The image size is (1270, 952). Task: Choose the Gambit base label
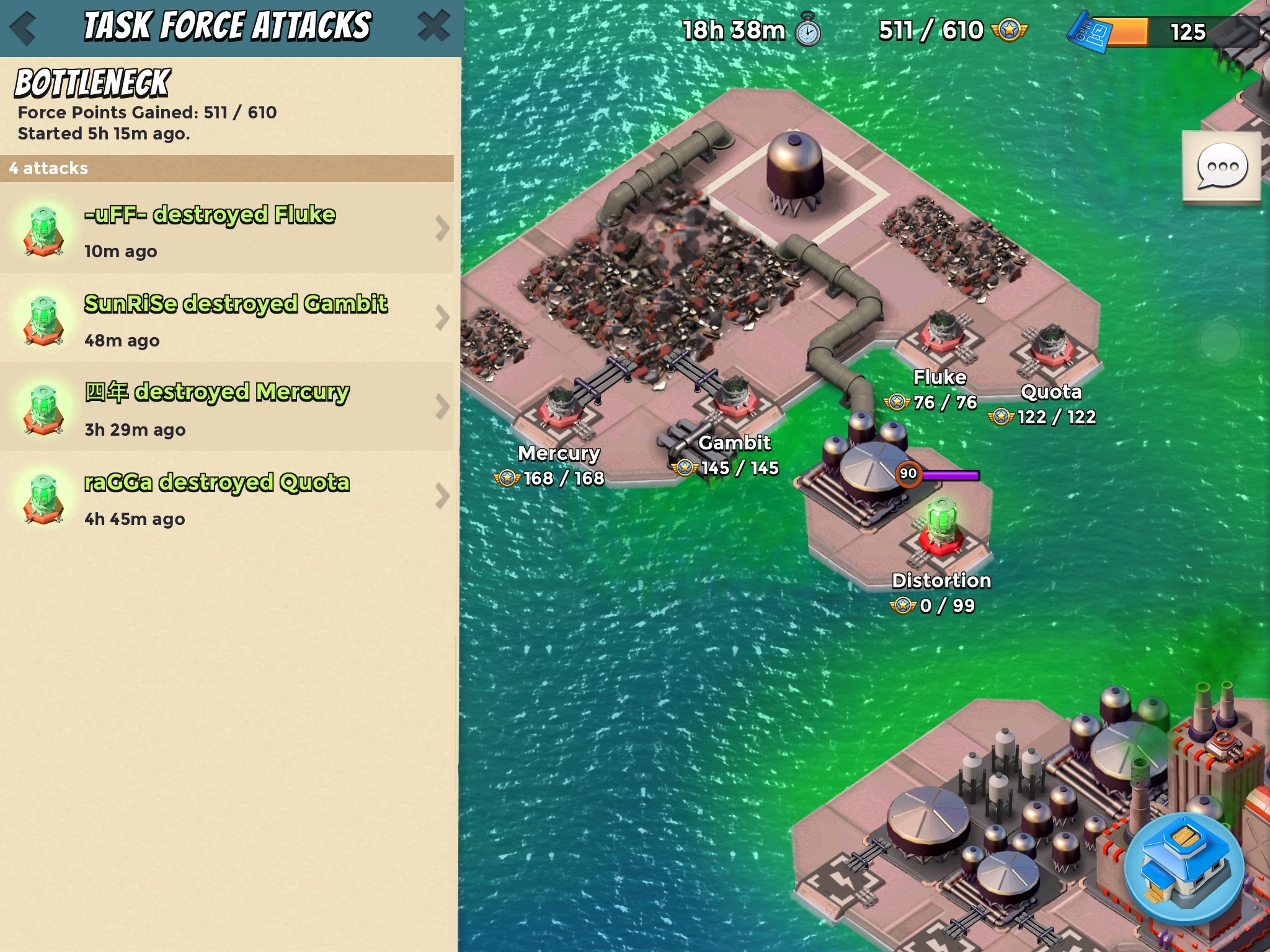coord(734,443)
